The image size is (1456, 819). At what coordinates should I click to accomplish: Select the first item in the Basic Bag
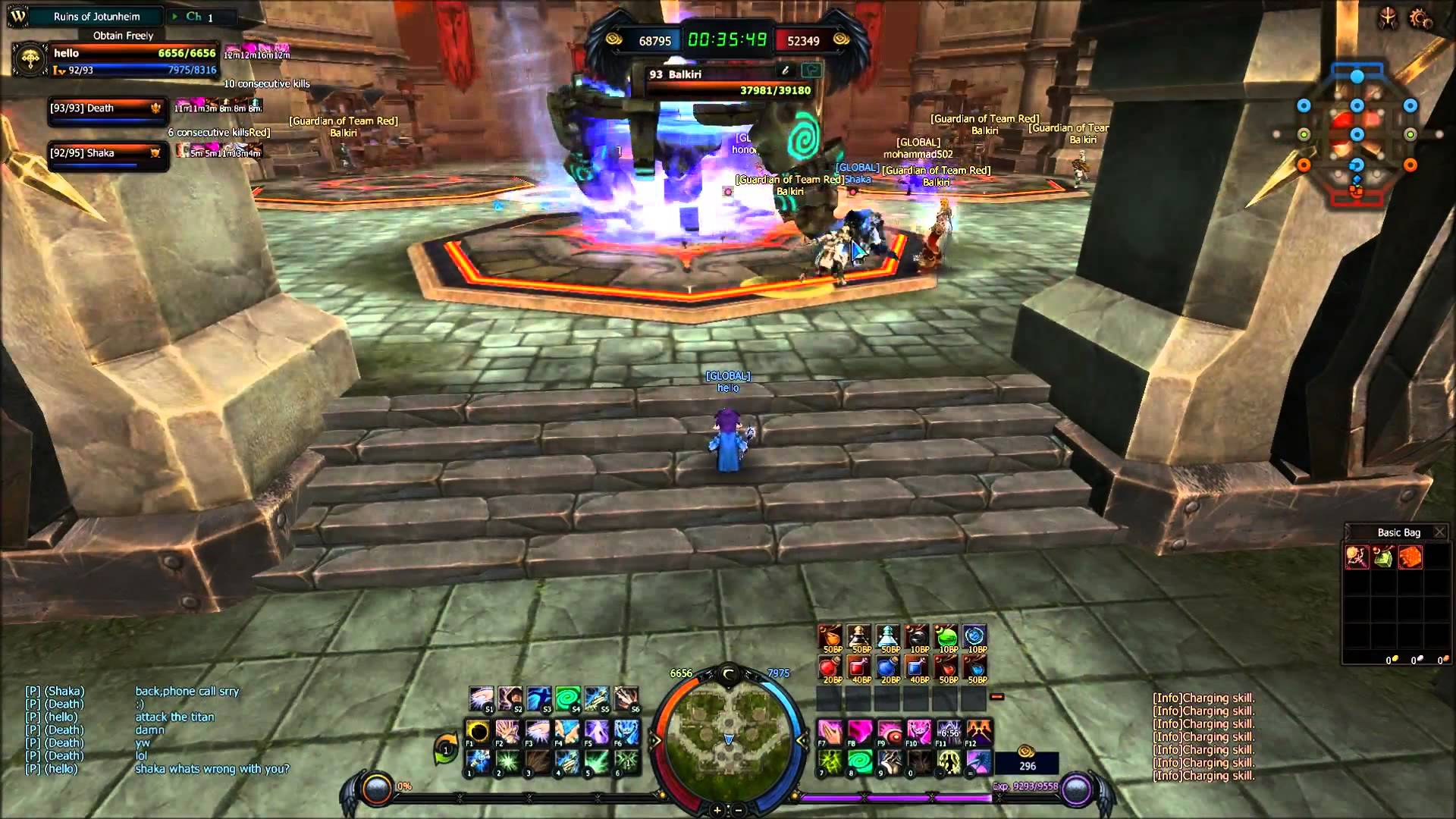[x=1358, y=558]
